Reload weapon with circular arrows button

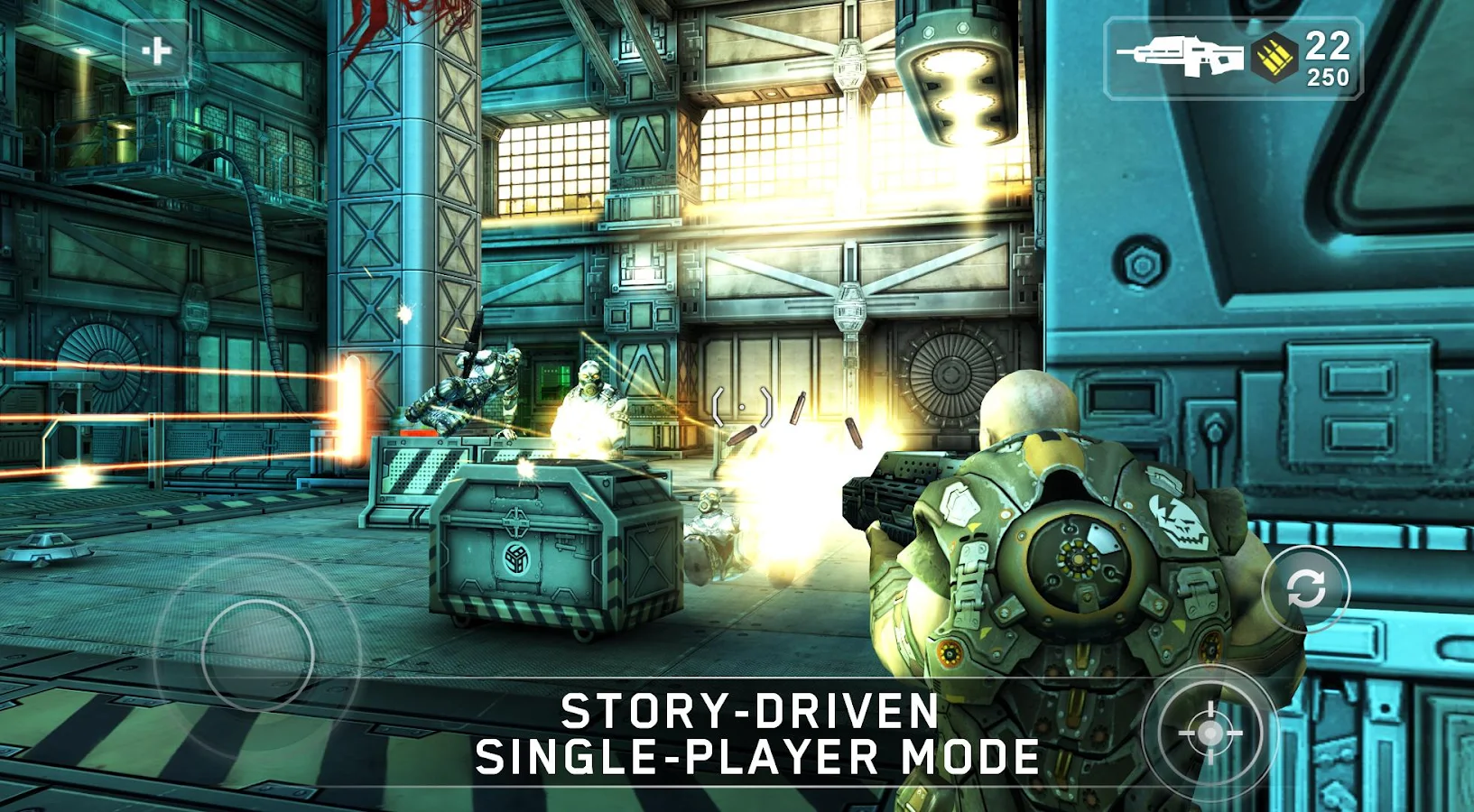coord(1305,589)
